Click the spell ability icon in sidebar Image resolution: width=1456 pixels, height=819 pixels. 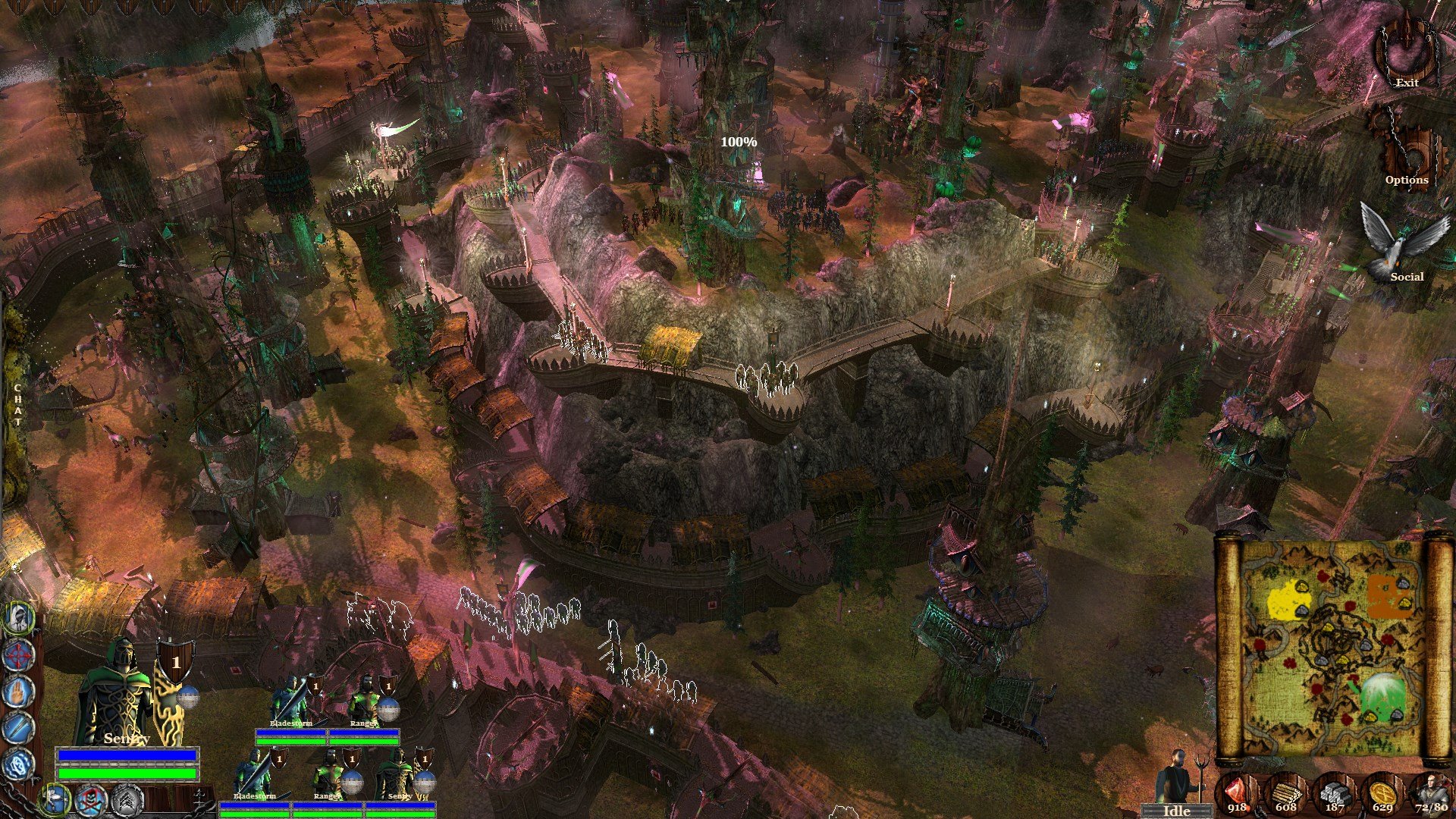19,764
